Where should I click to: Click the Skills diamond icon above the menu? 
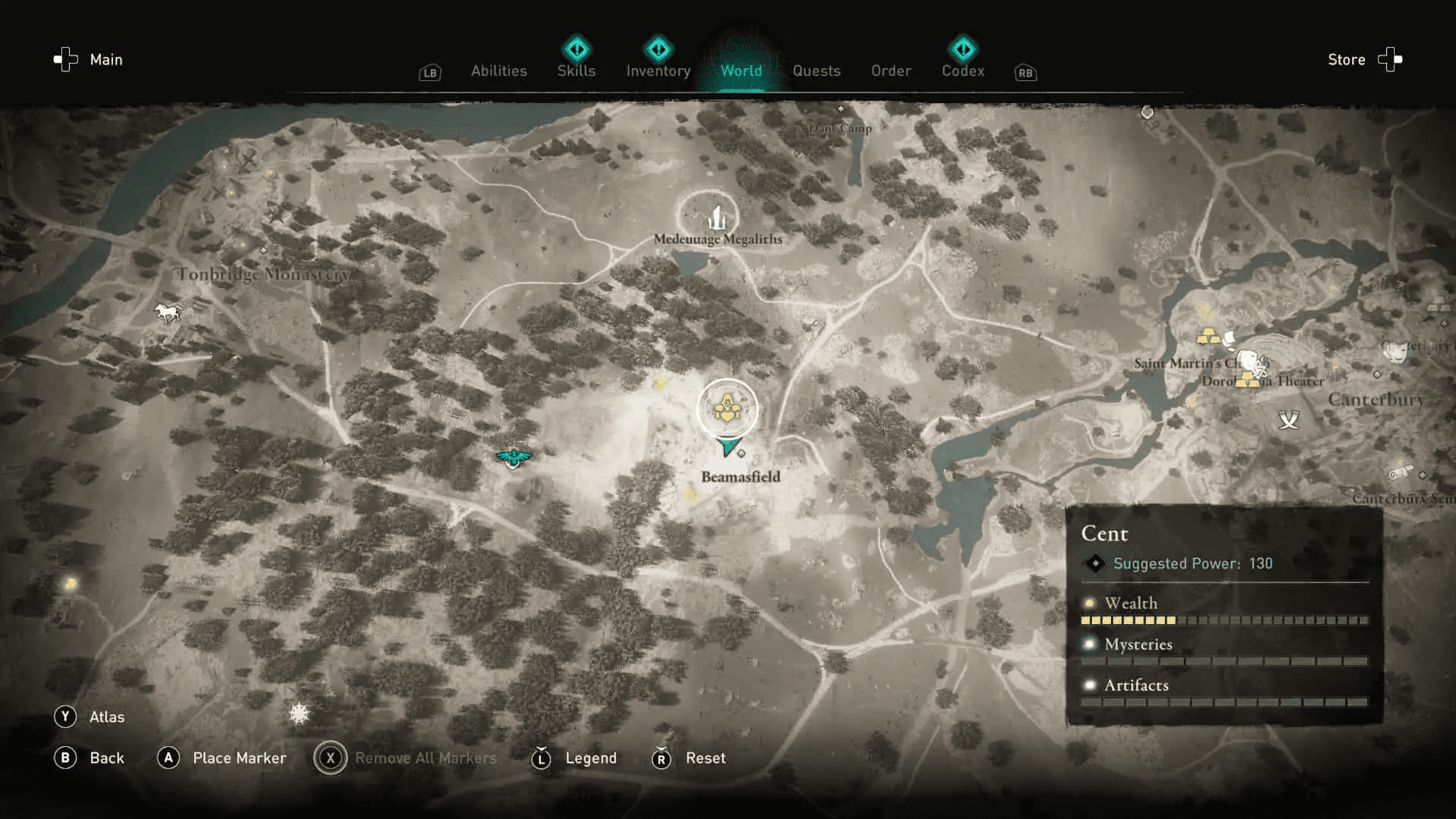click(576, 49)
